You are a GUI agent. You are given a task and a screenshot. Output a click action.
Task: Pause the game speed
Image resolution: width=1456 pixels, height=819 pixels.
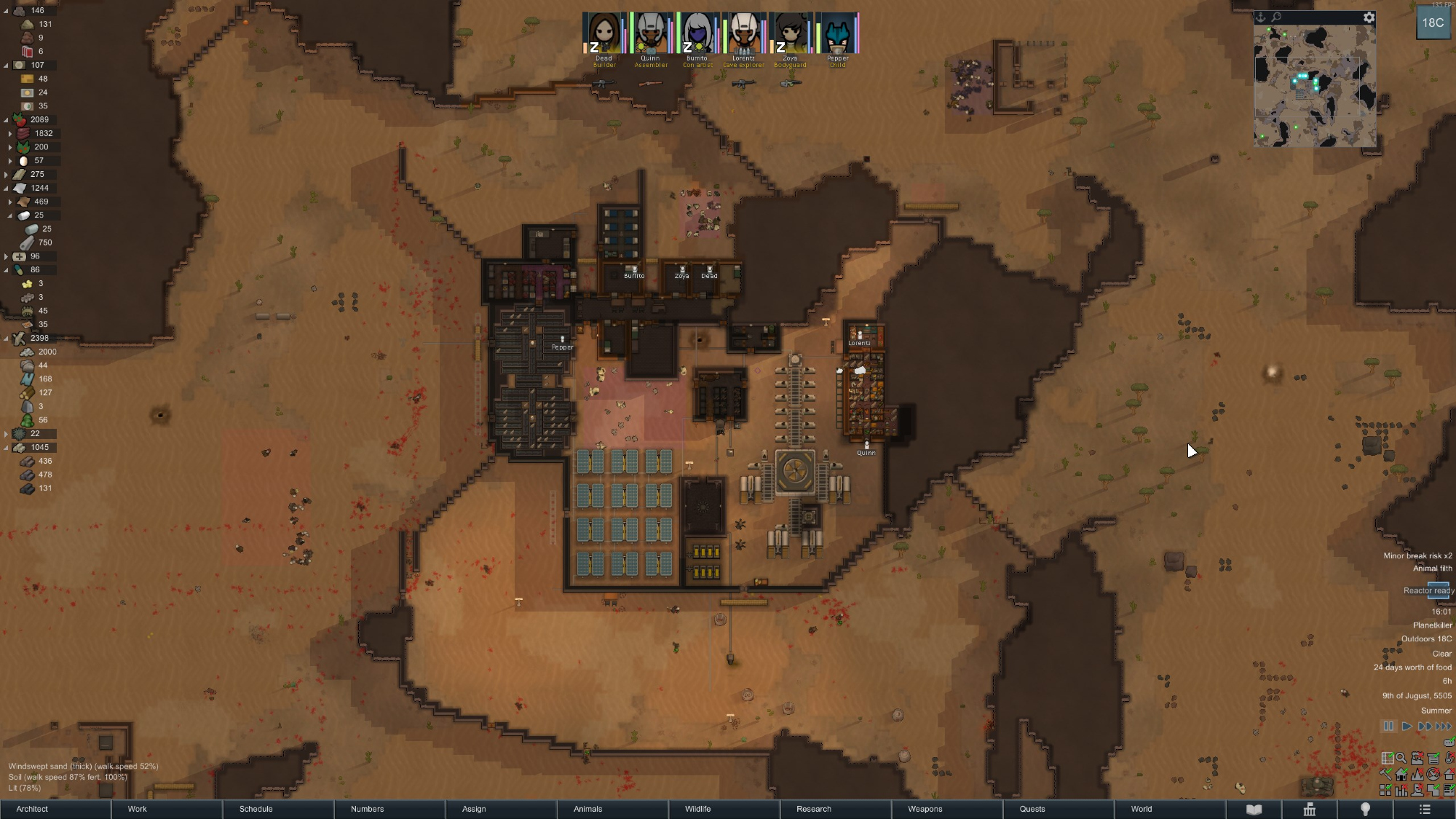click(x=1388, y=727)
